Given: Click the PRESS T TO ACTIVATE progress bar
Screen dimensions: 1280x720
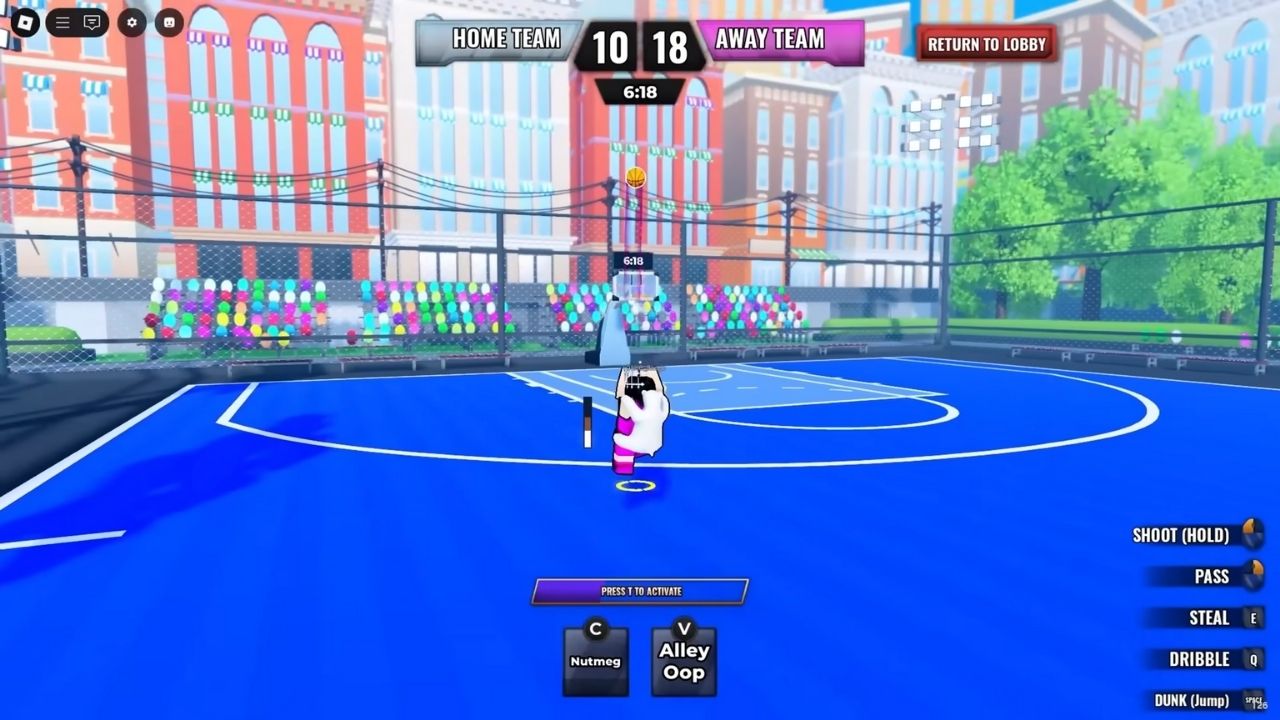Looking at the screenshot, I should [640, 591].
